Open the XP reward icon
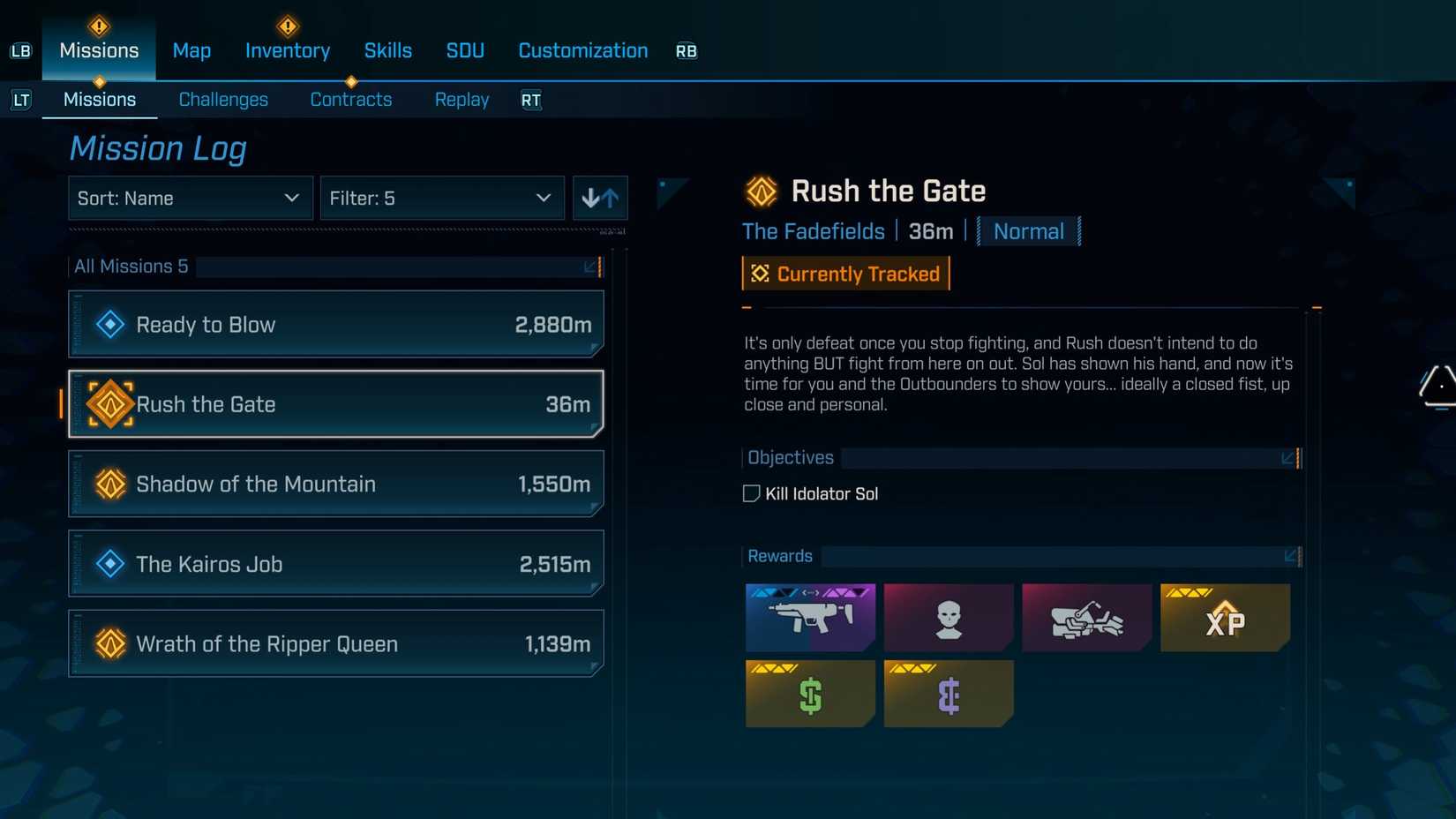Image resolution: width=1456 pixels, height=819 pixels. pyautogui.click(x=1225, y=617)
